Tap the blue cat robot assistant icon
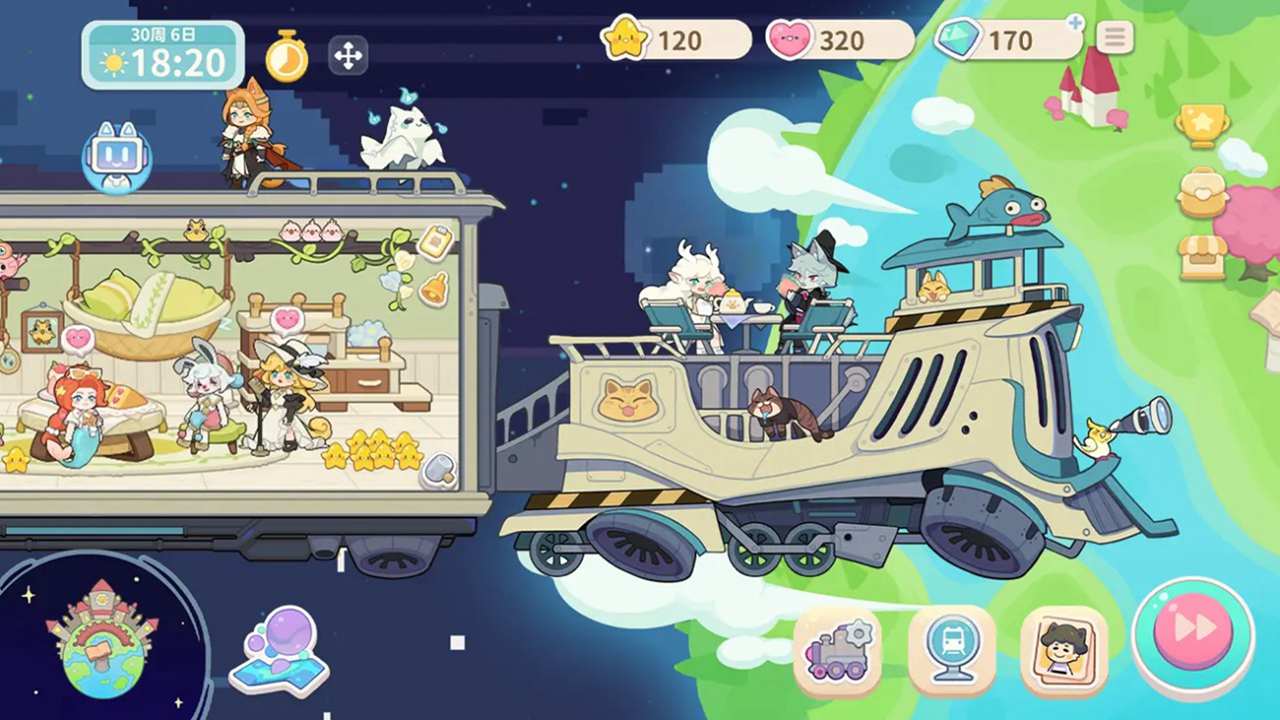The width and height of the screenshot is (1280, 720). 116,157
